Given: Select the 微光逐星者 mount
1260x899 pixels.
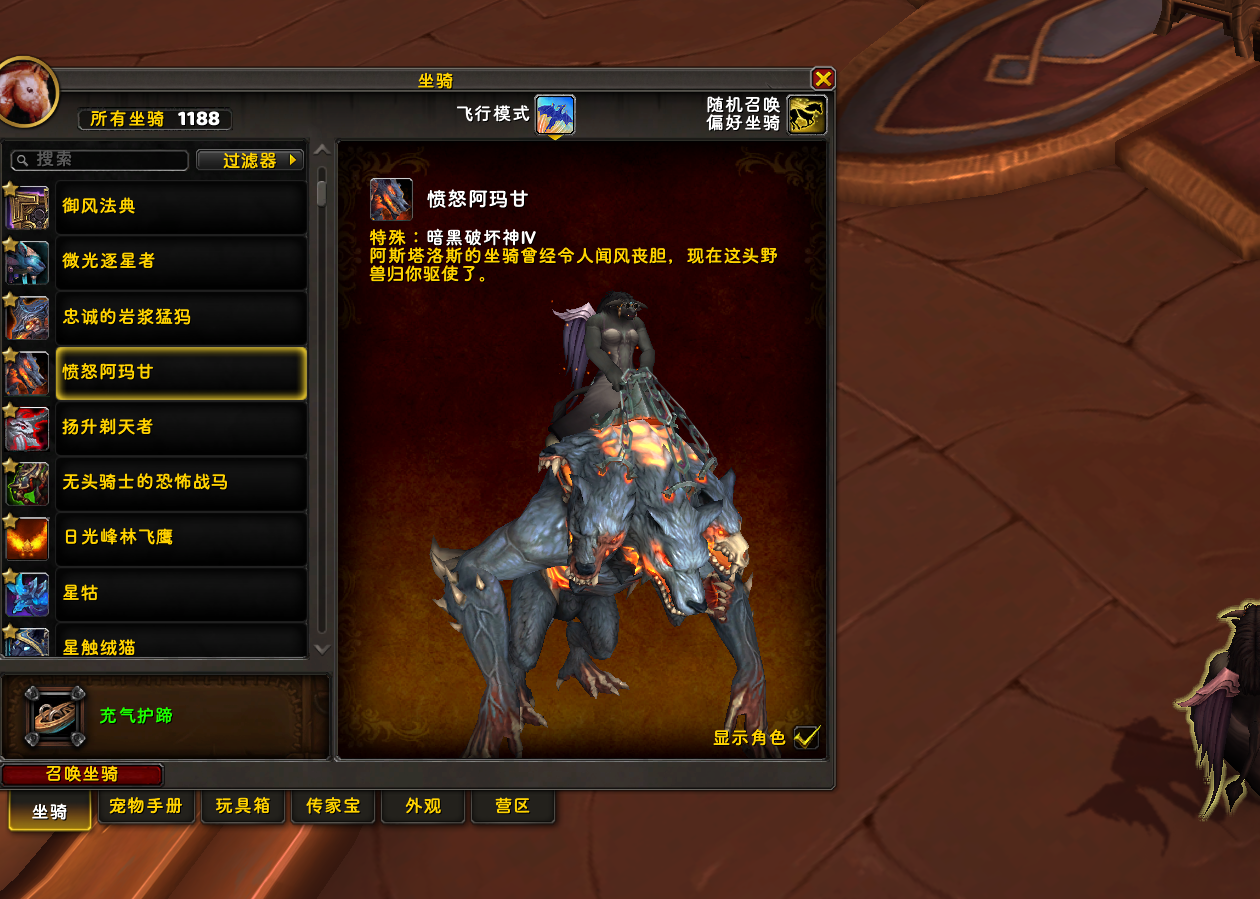Looking at the screenshot, I should click(180, 261).
